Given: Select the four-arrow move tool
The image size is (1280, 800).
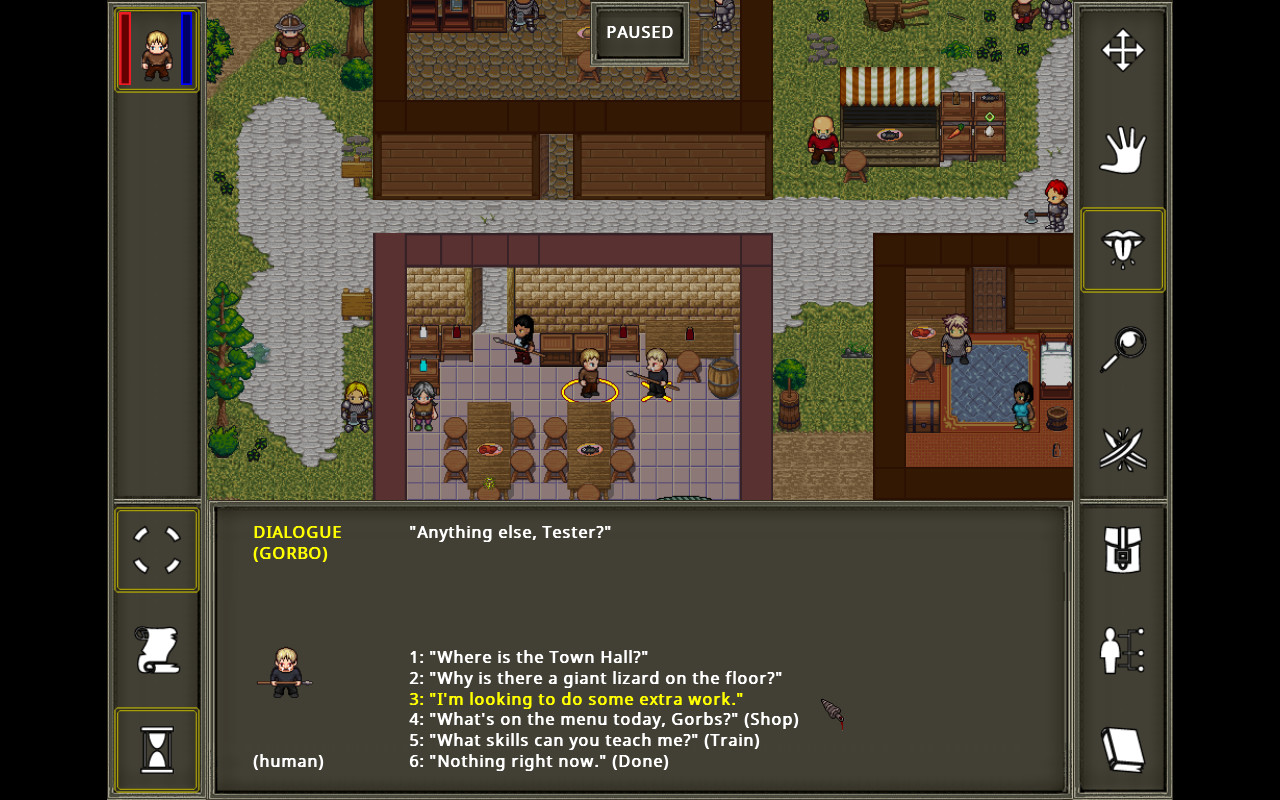Looking at the screenshot, I should 1121,48.
